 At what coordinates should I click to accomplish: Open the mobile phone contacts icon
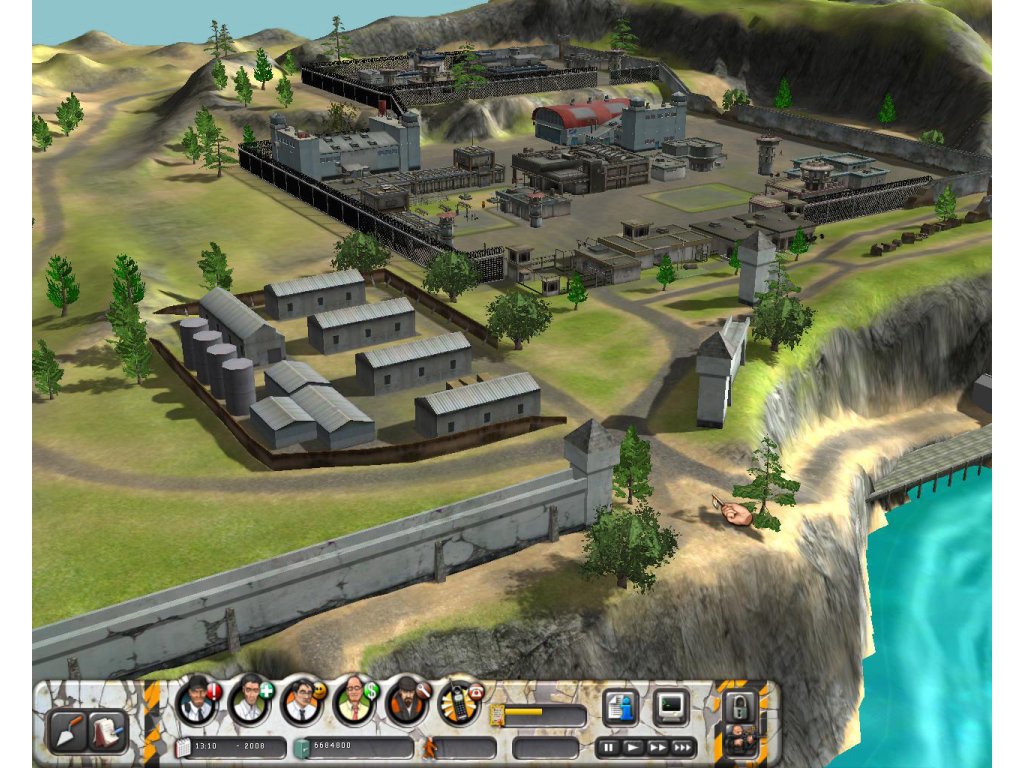point(459,703)
